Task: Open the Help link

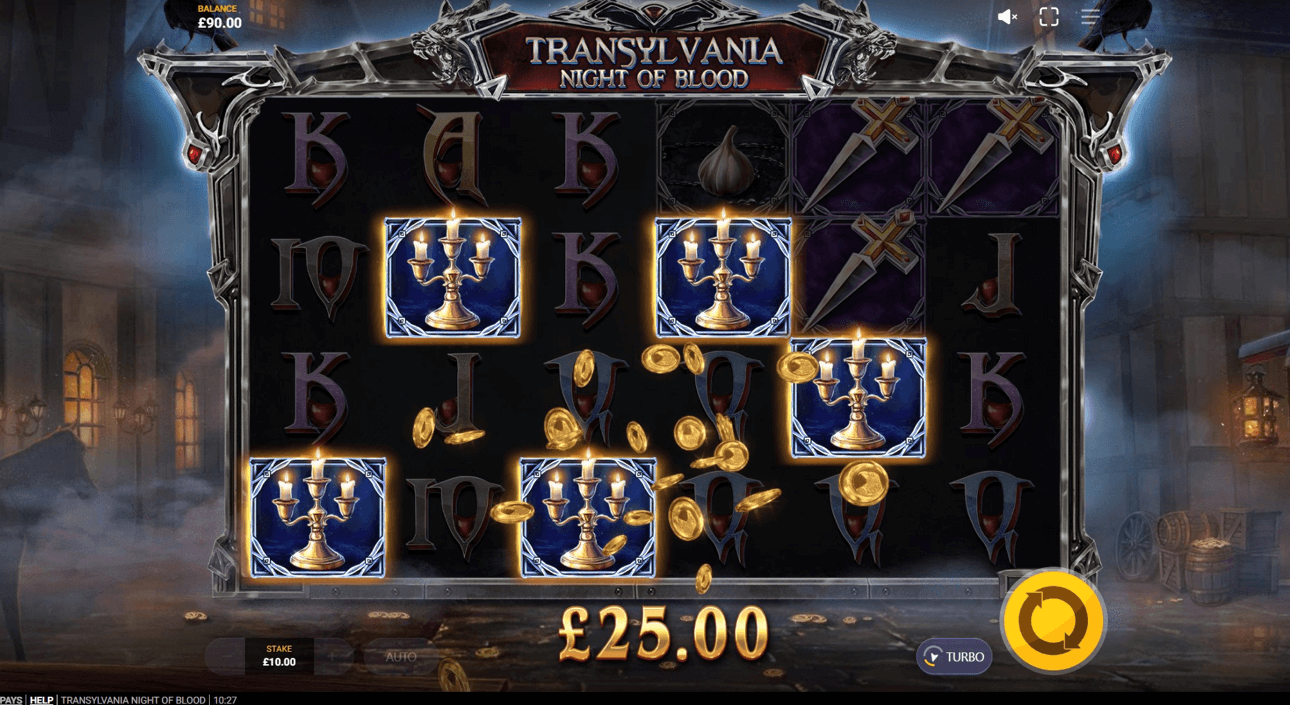Action: click(x=41, y=699)
